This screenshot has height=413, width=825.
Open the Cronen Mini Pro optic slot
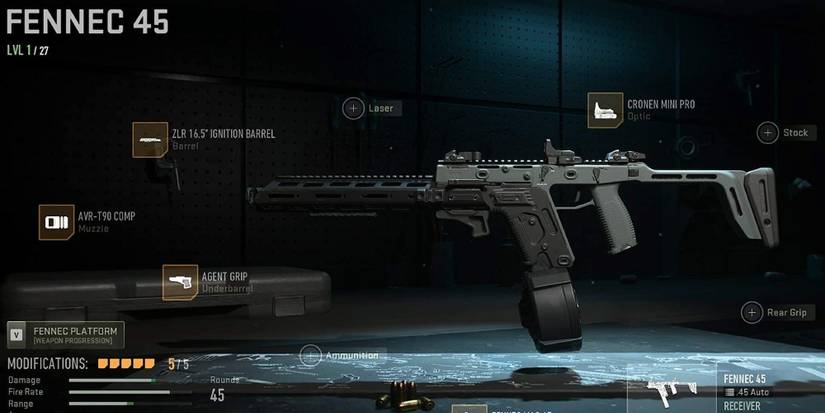[605, 110]
